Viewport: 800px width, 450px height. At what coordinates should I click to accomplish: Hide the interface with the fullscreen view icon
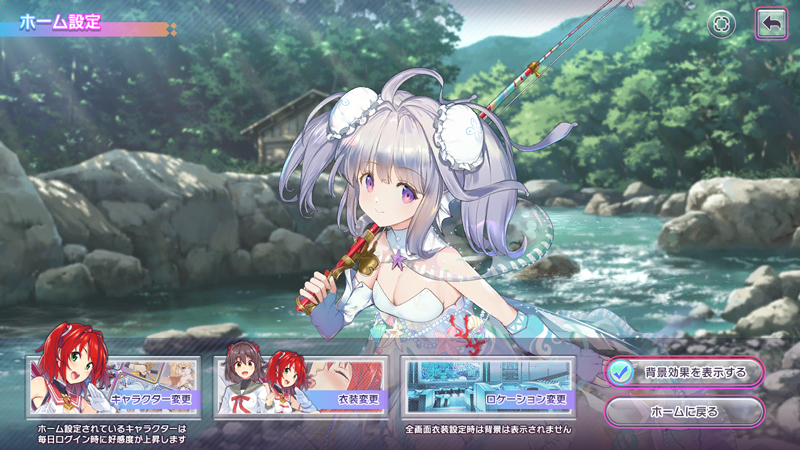coord(721,24)
